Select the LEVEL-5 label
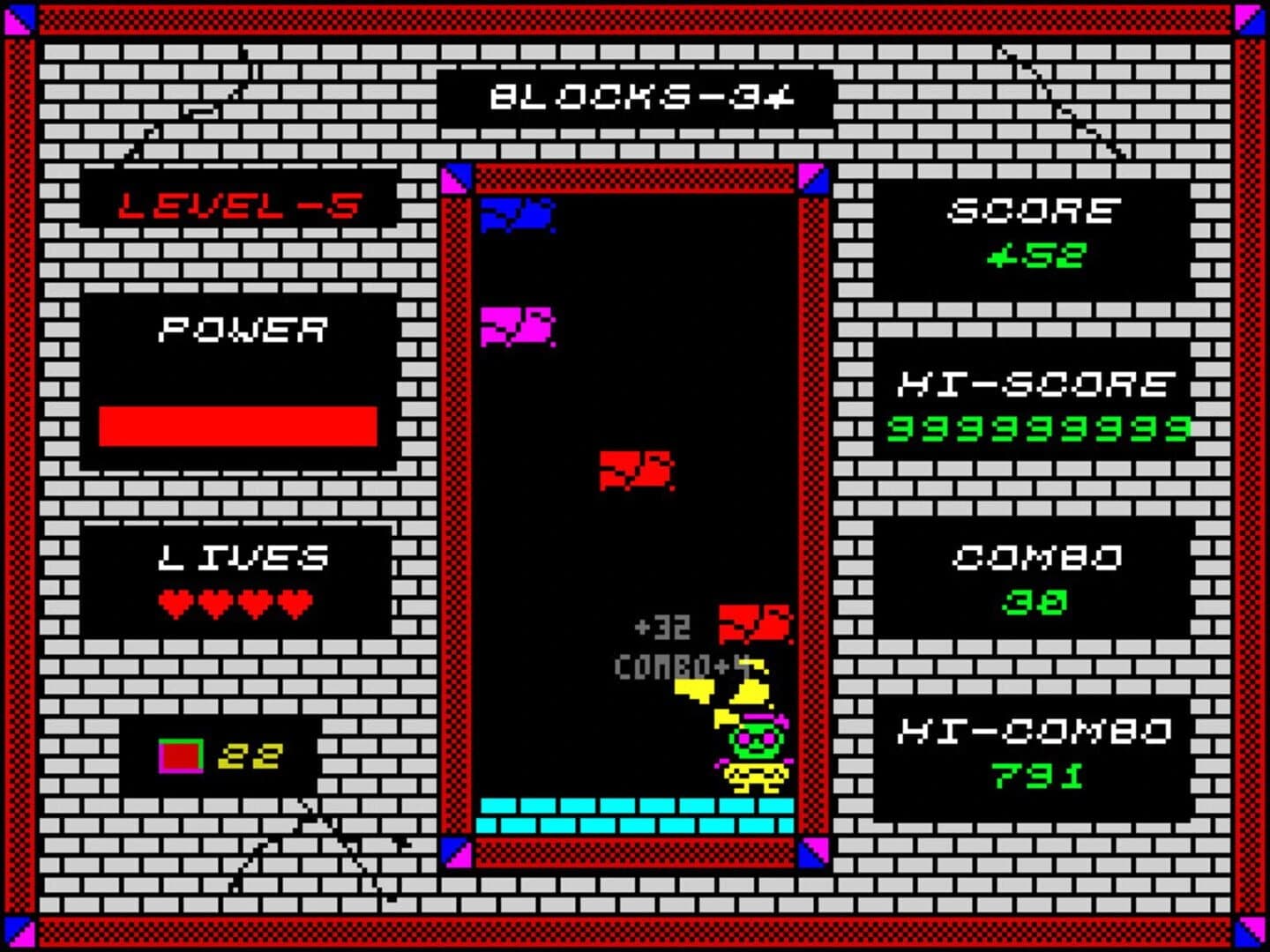Viewport: 1270px width, 952px height. coord(236,205)
